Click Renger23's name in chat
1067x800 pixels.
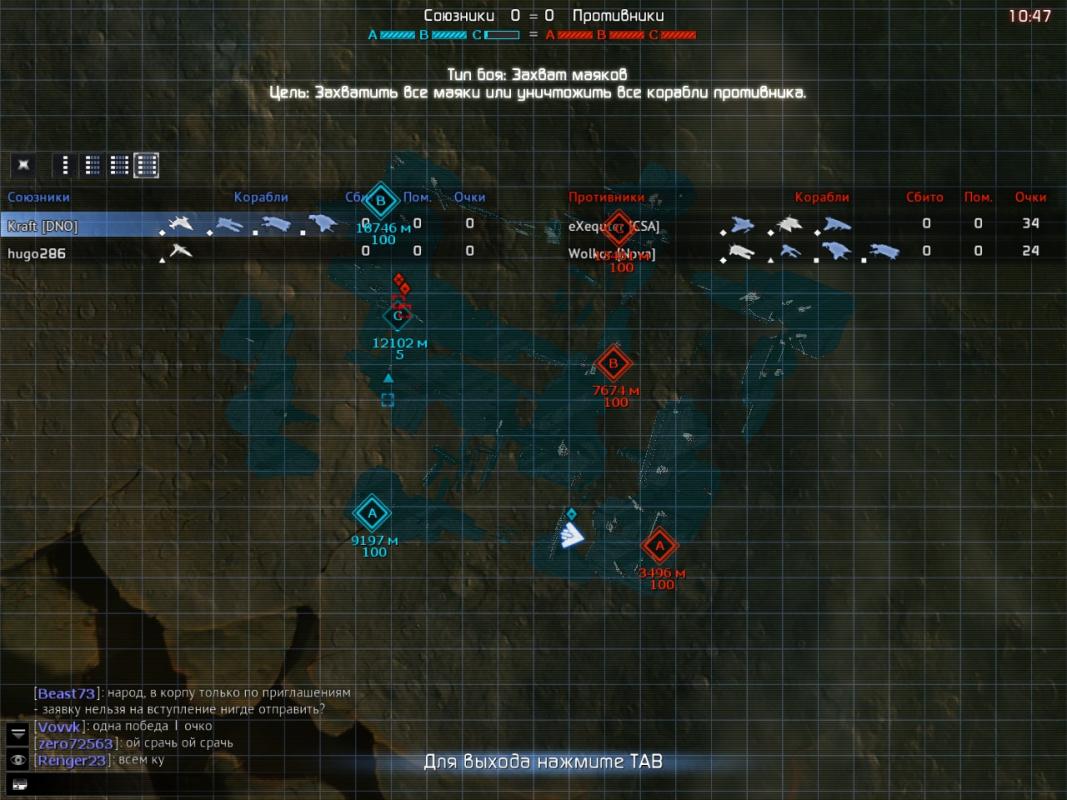(x=72, y=761)
